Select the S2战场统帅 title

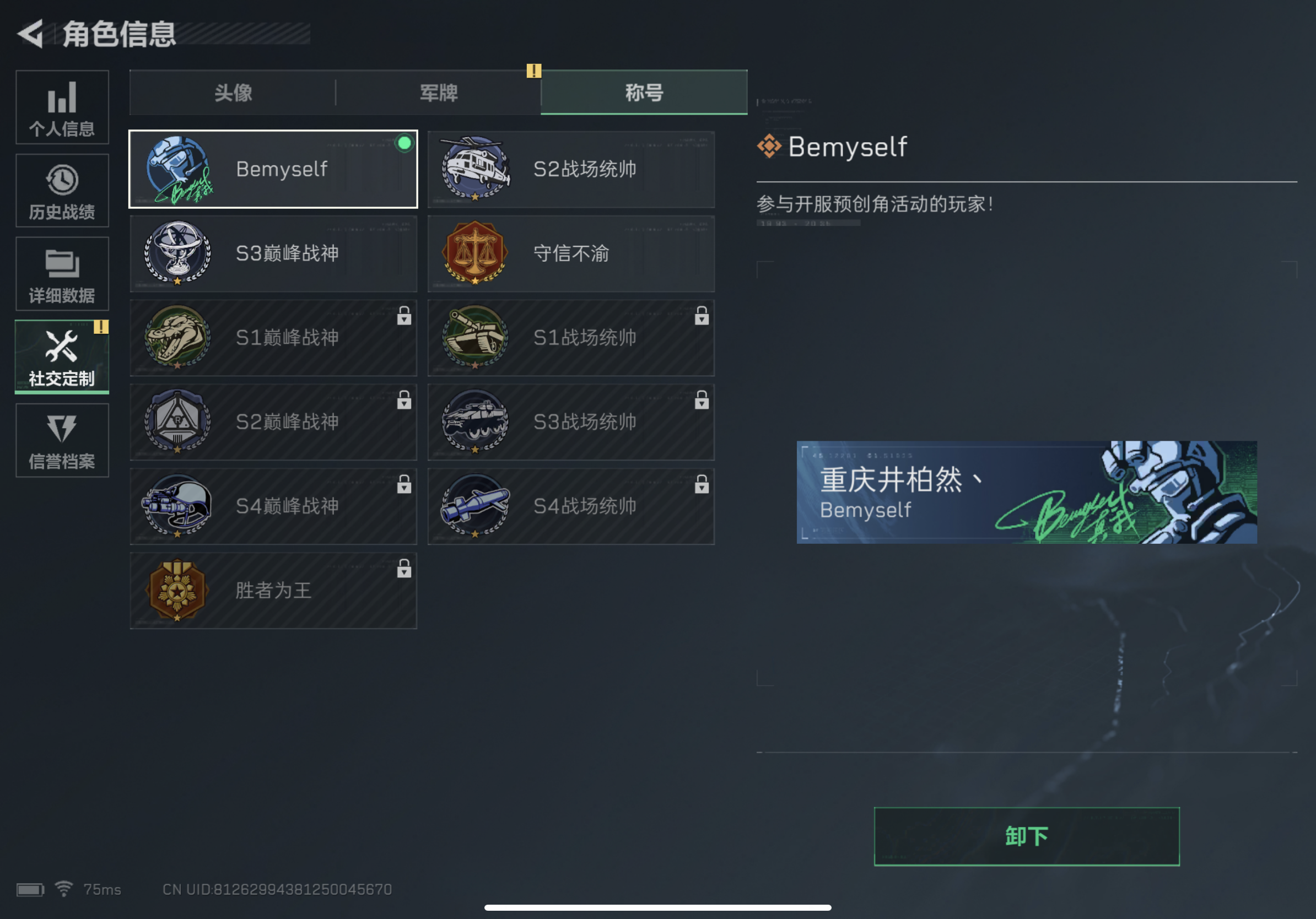coord(571,169)
